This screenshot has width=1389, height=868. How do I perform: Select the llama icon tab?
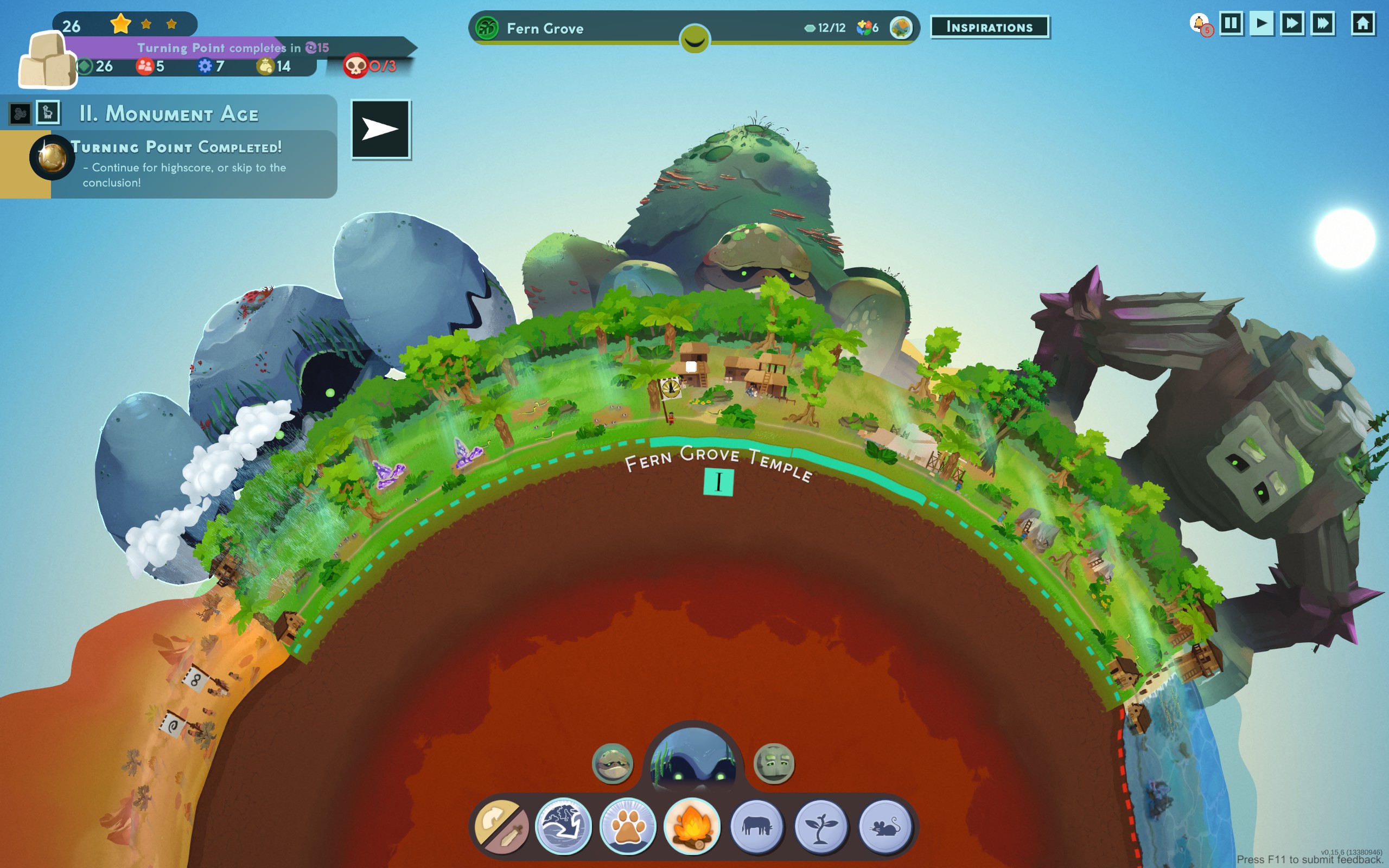(48, 112)
